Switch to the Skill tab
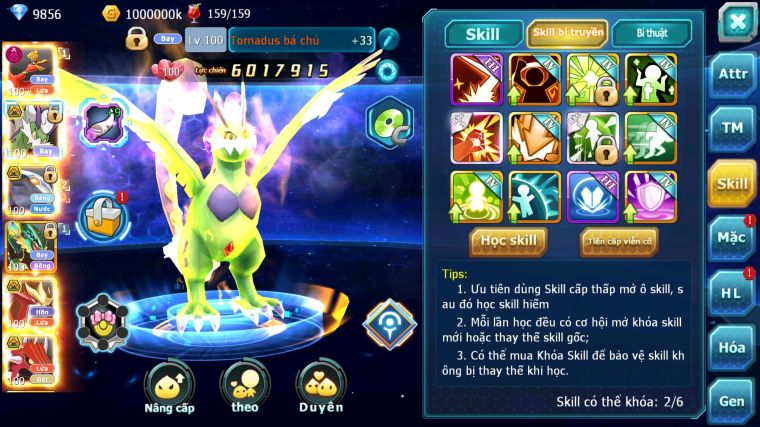This screenshot has height=427, width=760. coord(480,33)
